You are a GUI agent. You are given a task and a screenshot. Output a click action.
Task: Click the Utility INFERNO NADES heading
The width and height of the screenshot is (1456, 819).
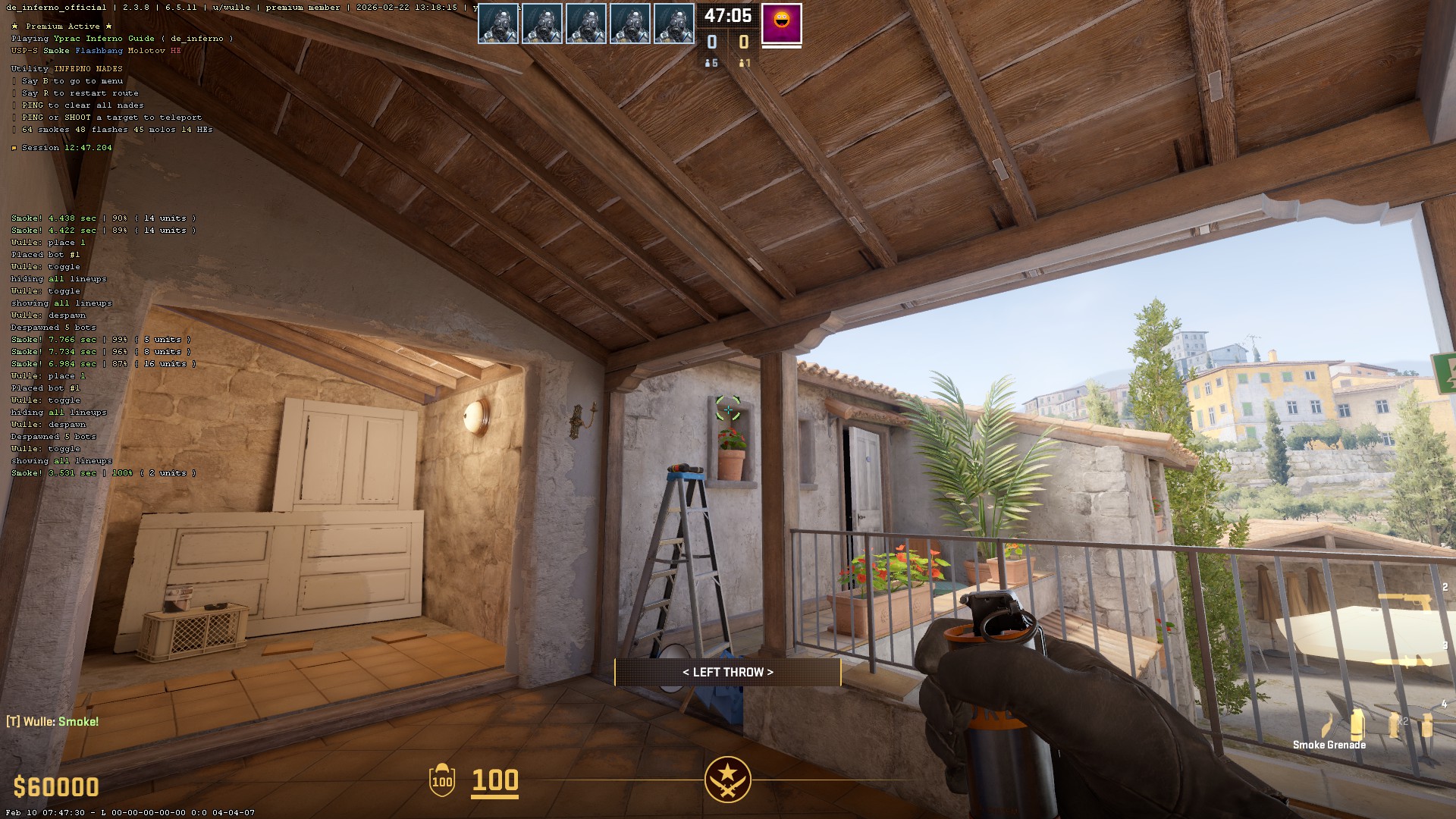[x=65, y=67]
